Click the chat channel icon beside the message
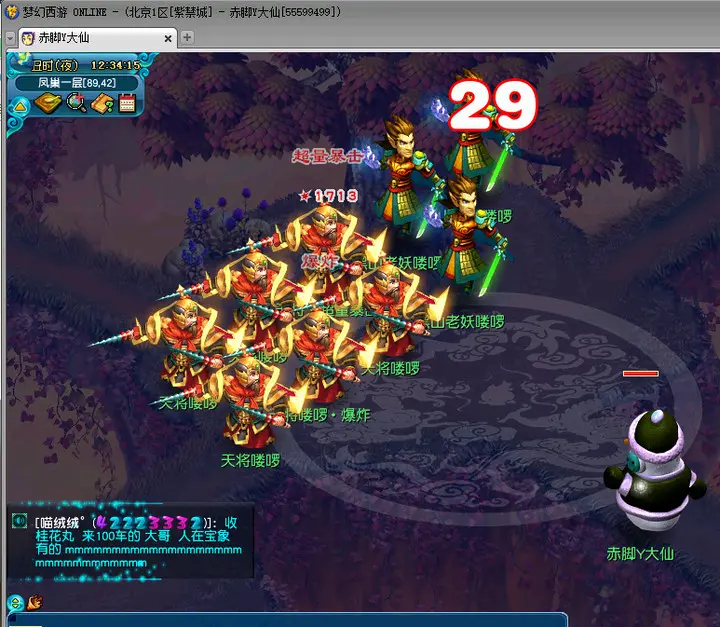The height and width of the screenshot is (627, 720). tap(19, 521)
